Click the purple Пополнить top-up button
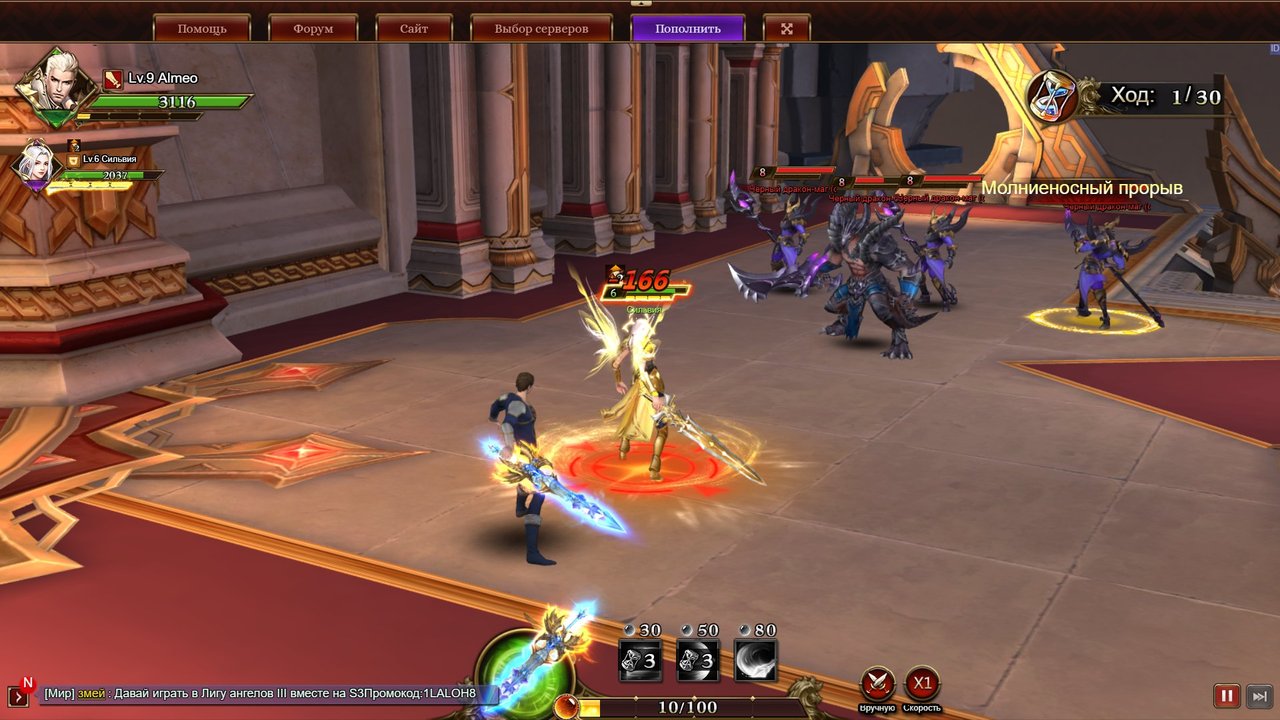The width and height of the screenshot is (1280, 720). pyautogui.click(x=687, y=28)
